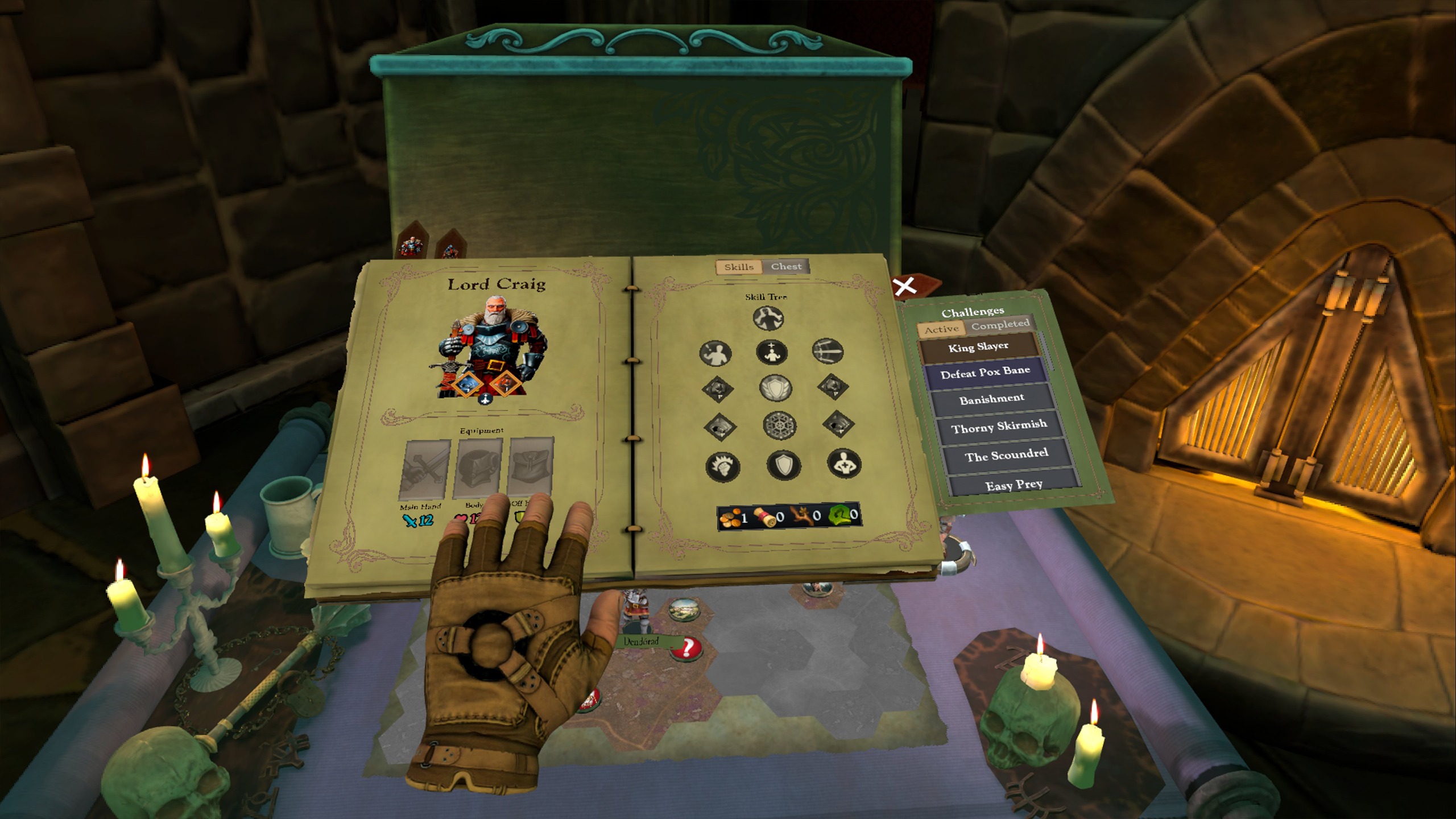The image size is (1456, 819).
Task: Select the Skills tab
Action: tap(739, 267)
